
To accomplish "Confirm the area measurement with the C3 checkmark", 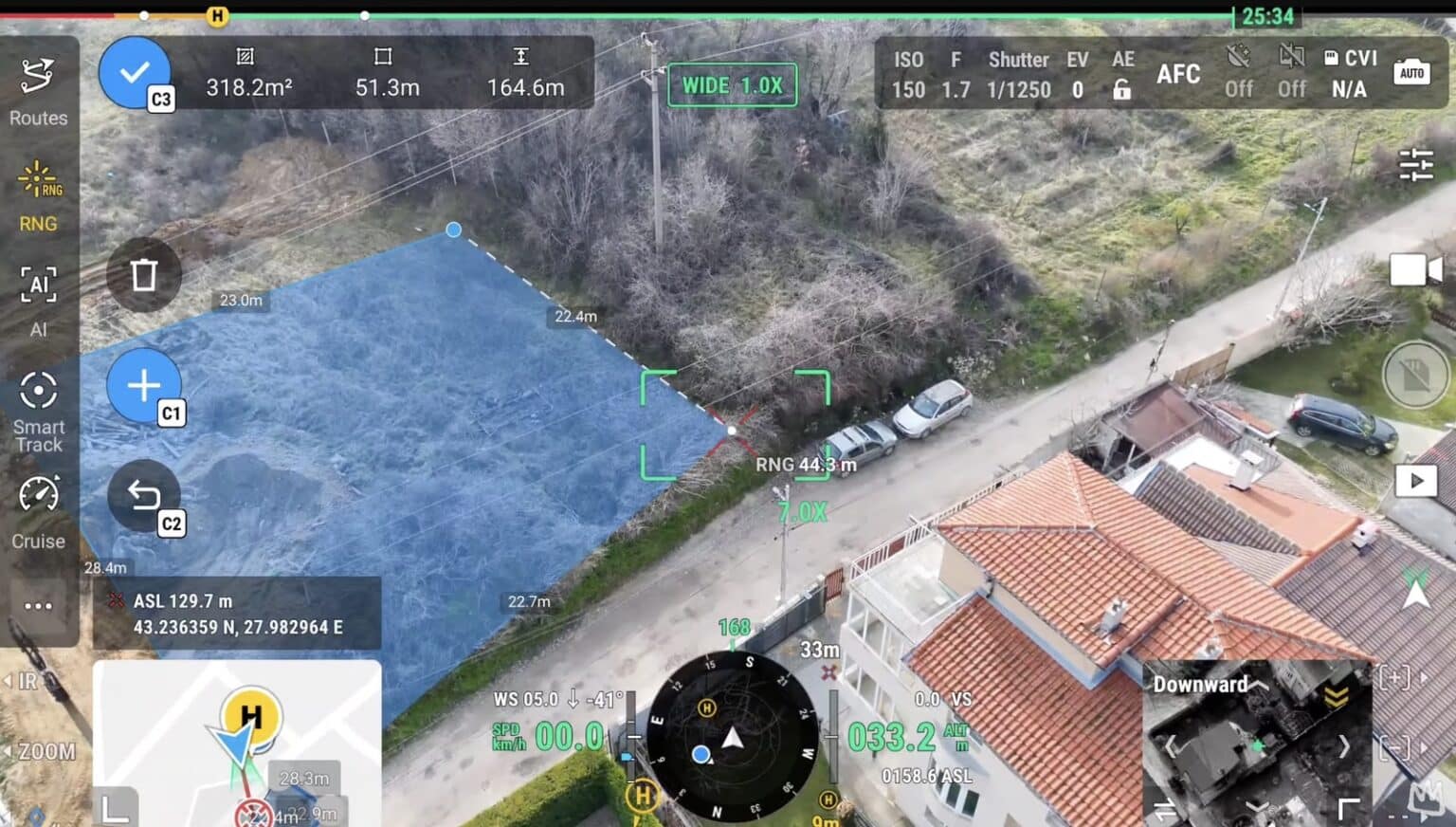I will 134,69.
